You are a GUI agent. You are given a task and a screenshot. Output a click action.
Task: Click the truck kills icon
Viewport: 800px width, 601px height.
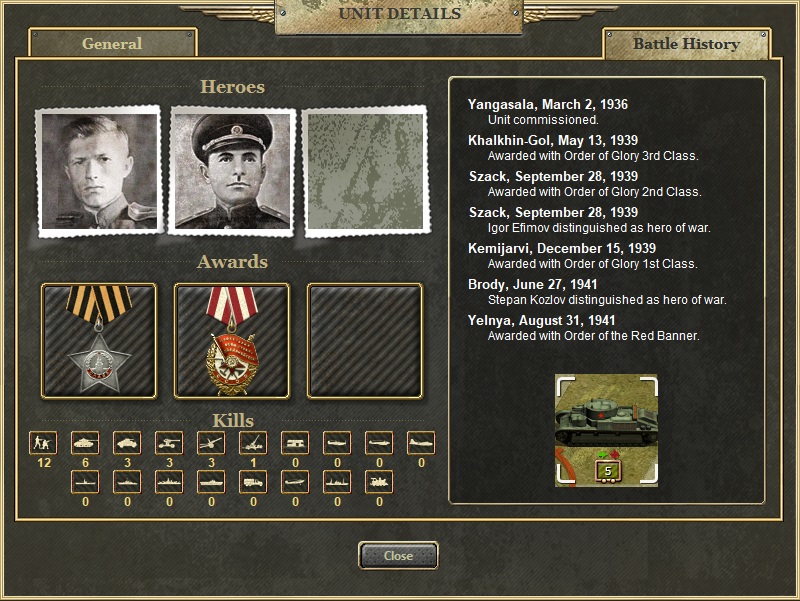coord(253,483)
